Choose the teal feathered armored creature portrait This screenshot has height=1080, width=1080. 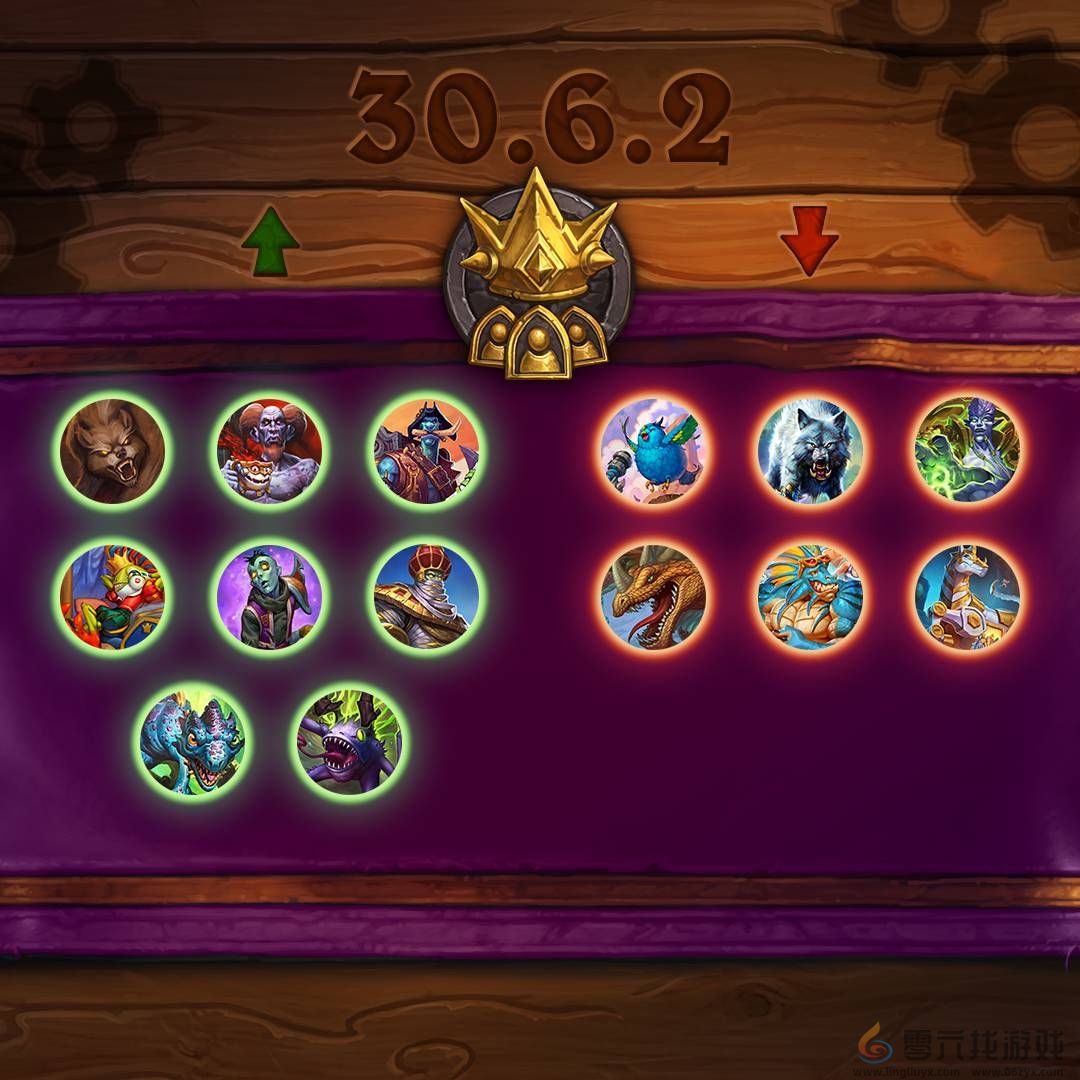coord(810,597)
